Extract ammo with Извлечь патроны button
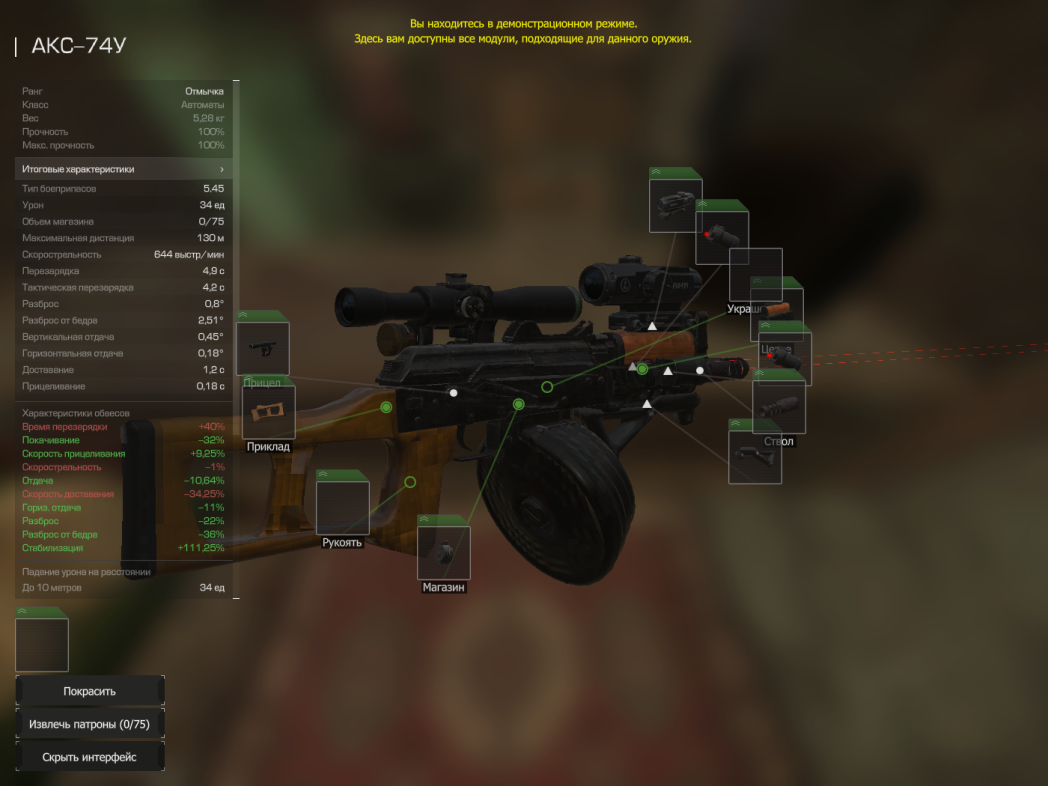Image resolution: width=1048 pixels, height=786 pixels. pos(90,724)
